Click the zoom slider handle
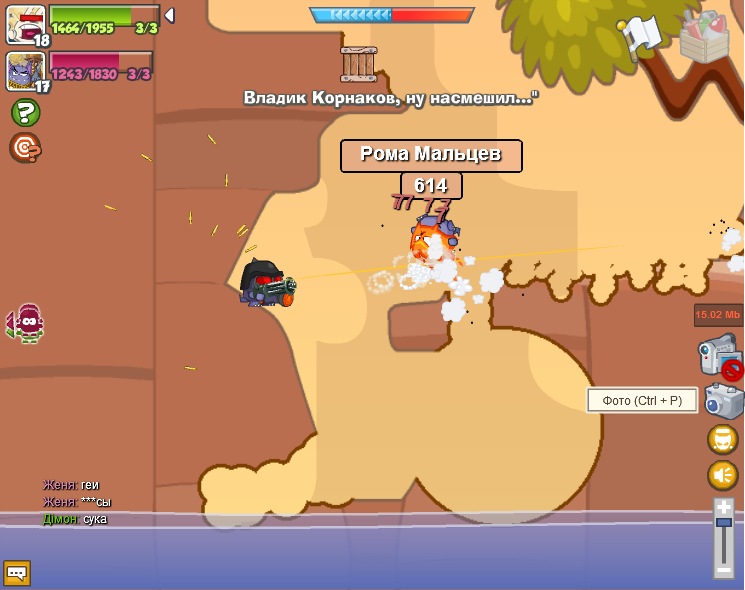This screenshot has width=745, height=590. pos(724,523)
